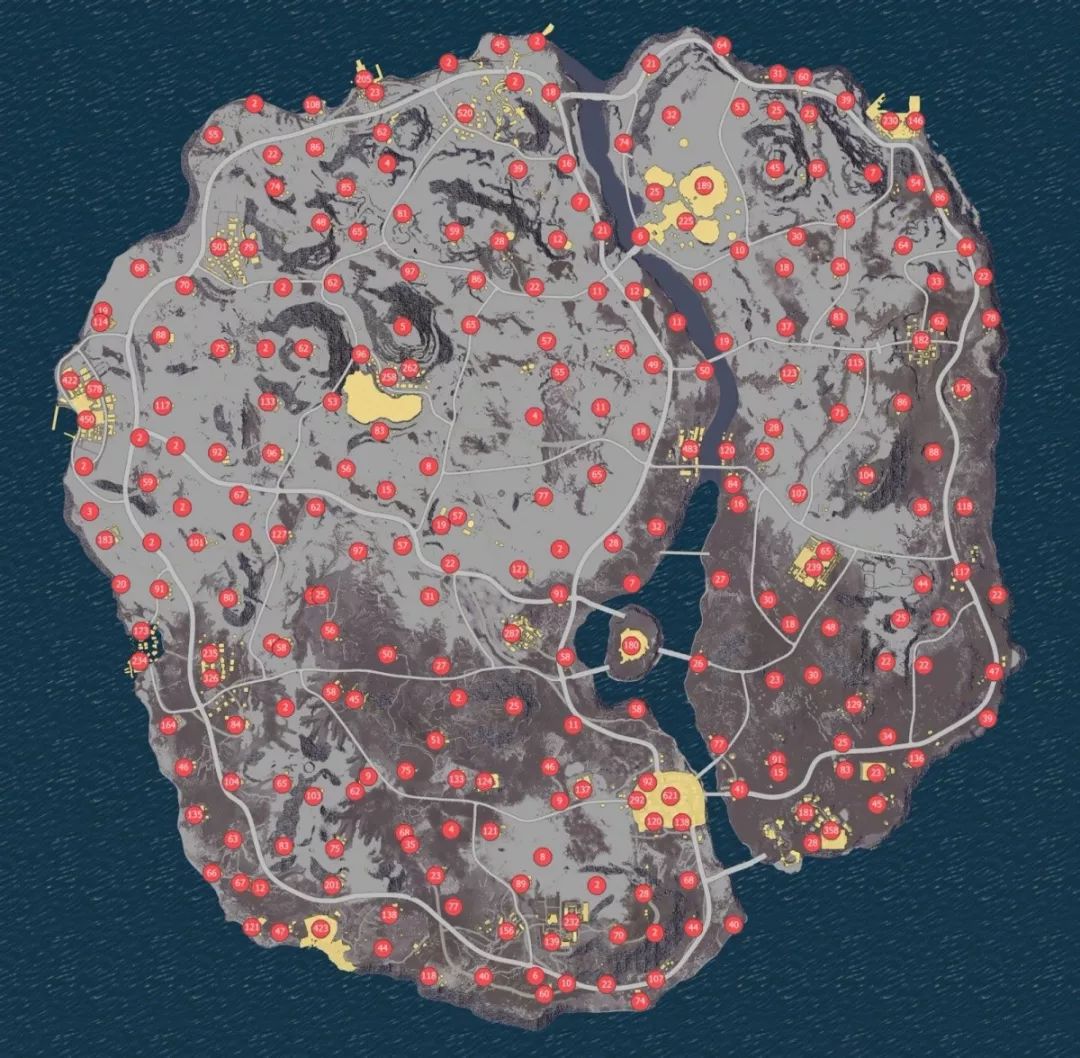
Task: Select the 180 marker on the islet
Action: click(631, 647)
